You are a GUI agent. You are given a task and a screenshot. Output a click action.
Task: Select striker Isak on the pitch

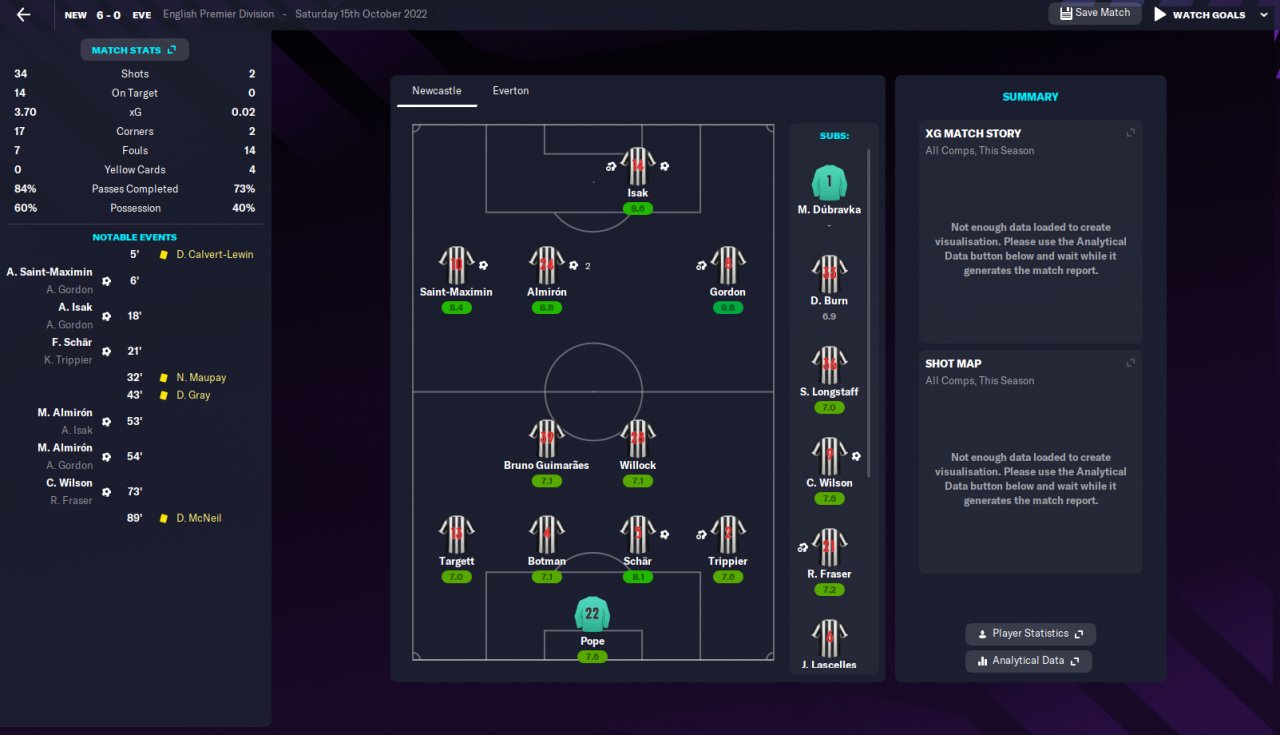[637, 167]
